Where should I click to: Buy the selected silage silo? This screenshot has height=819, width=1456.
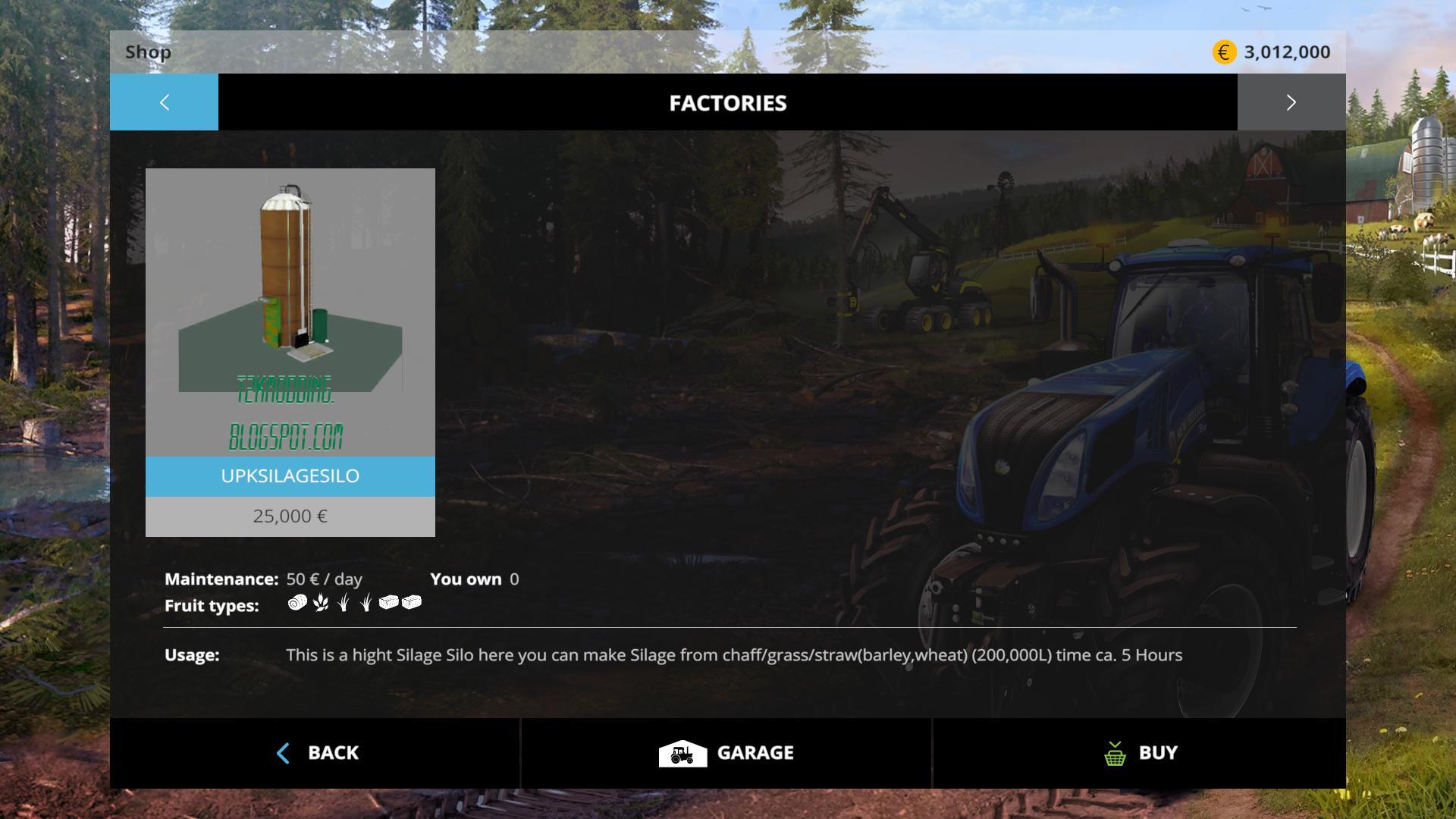coord(1140,753)
